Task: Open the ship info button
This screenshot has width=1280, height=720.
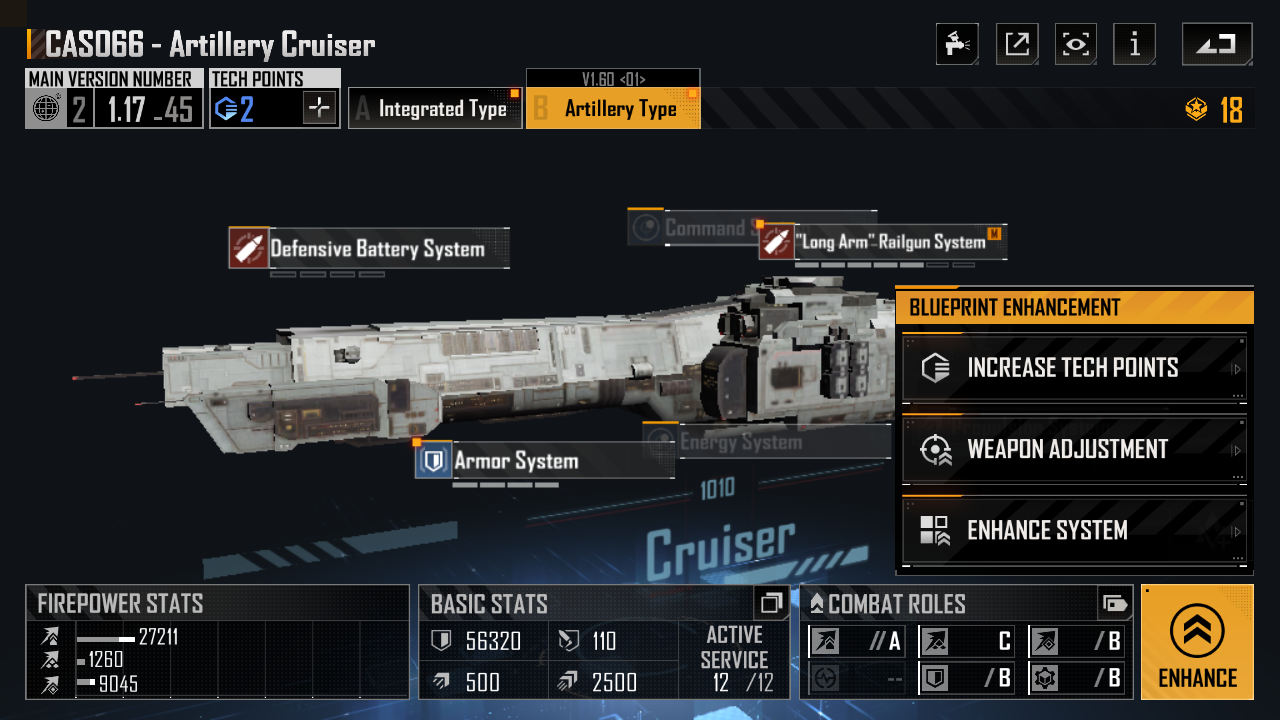Action: (x=1135, y=44)
